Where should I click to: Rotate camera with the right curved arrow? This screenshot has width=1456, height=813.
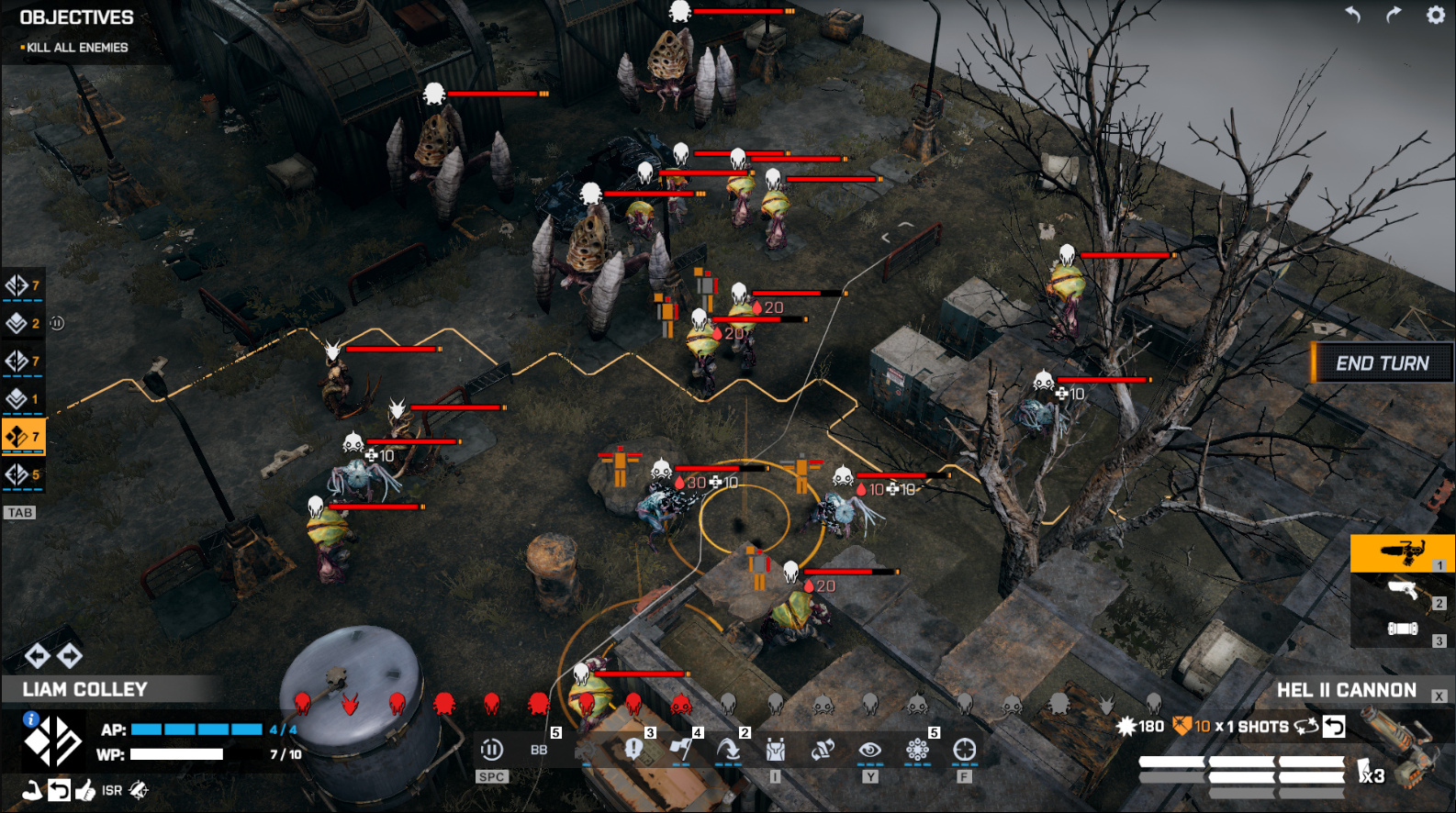[1394, 15]
